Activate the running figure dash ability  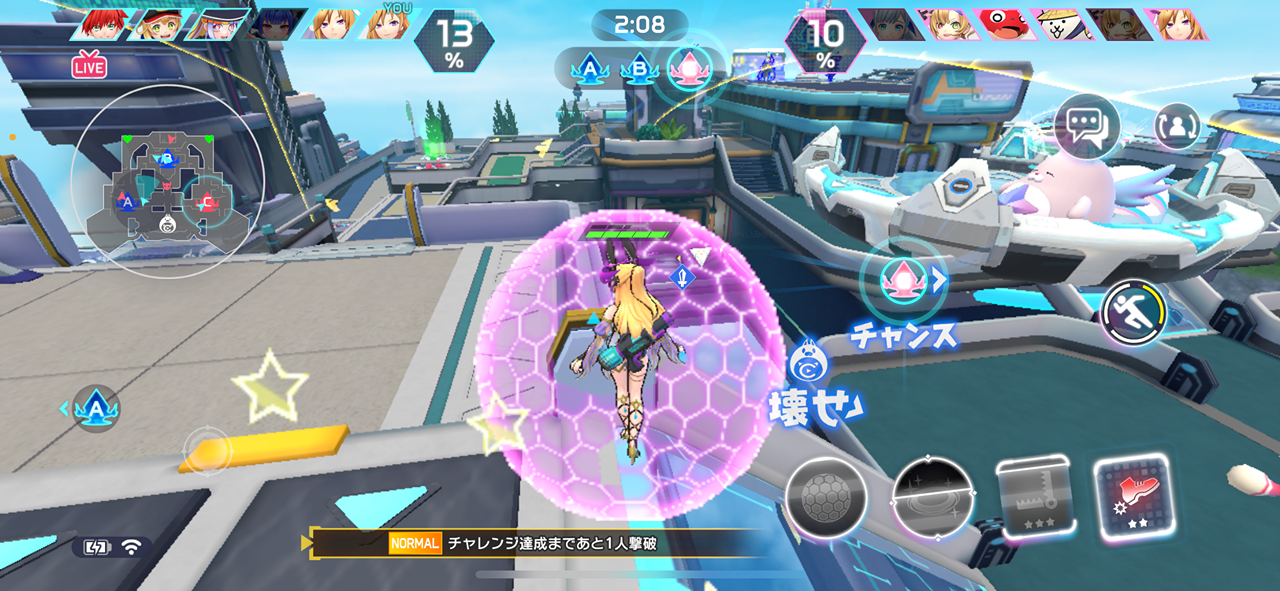coord(1134,312)
